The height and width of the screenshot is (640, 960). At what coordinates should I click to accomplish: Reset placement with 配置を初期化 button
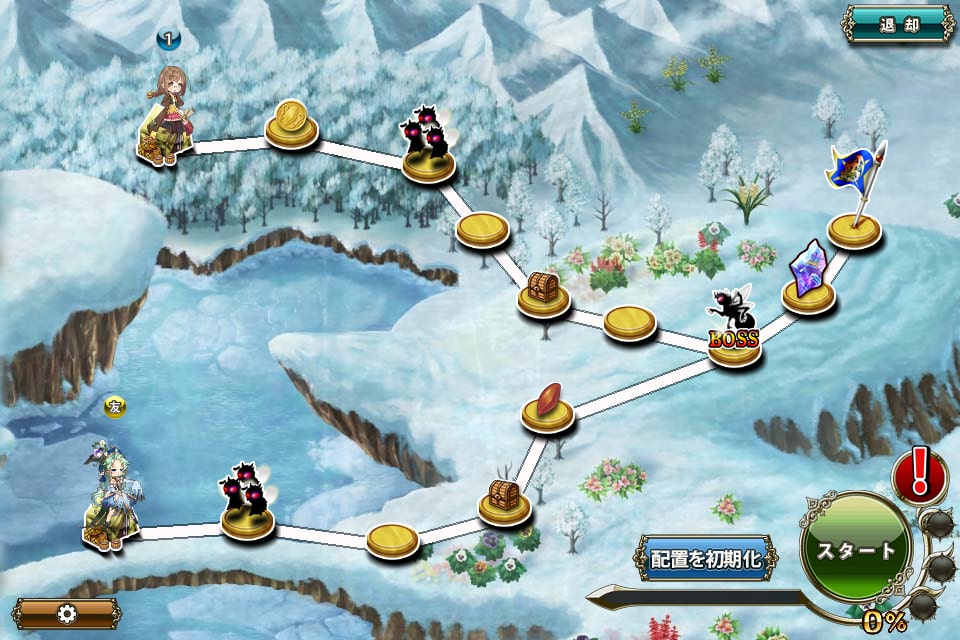pyautogui.click(x=706, y=558)
